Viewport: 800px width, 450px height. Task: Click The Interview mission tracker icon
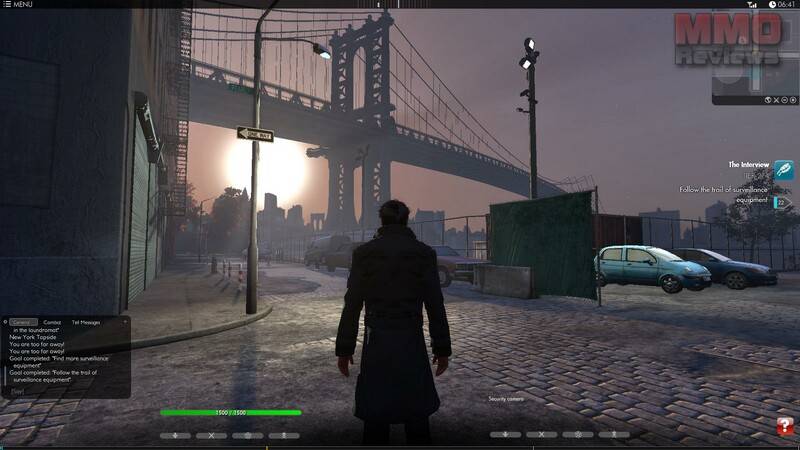pyautogui.click(x=784, y=169)
